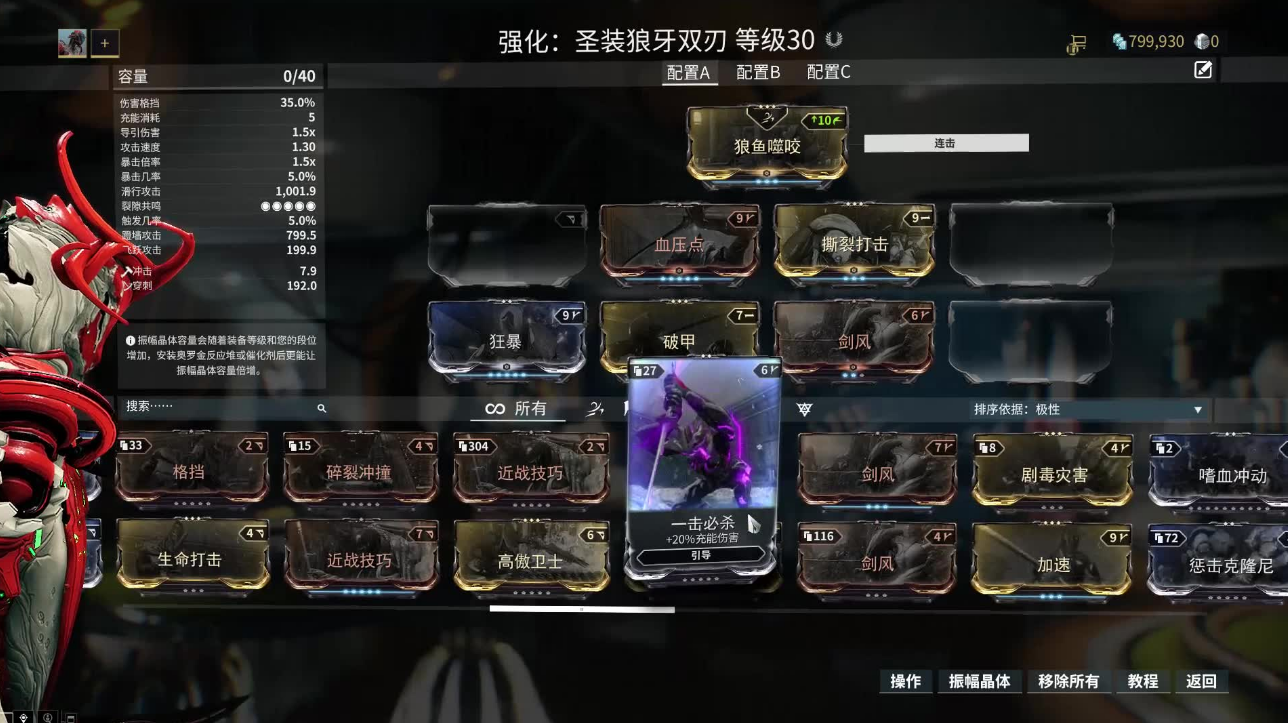Viewport: 1288px width, 723px height.
Task: Open the market cart icon top right
Action: [x=1078, y=45]
